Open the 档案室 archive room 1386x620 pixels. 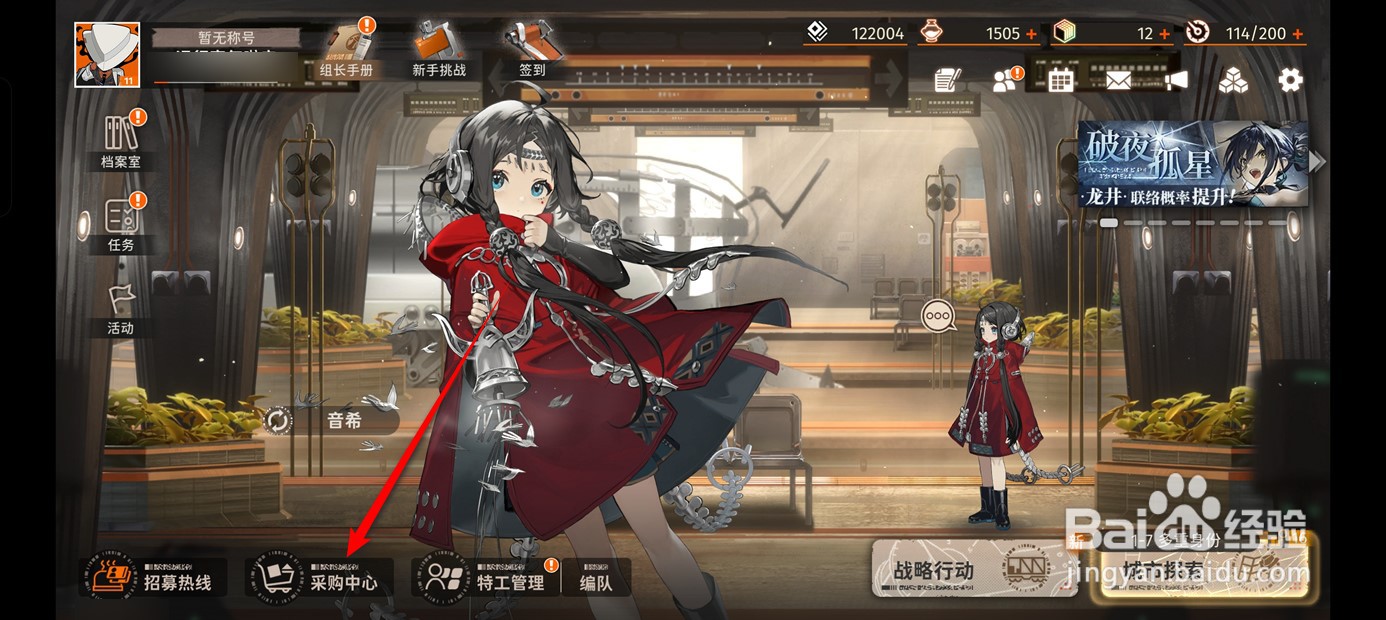[x=121, y=141]
